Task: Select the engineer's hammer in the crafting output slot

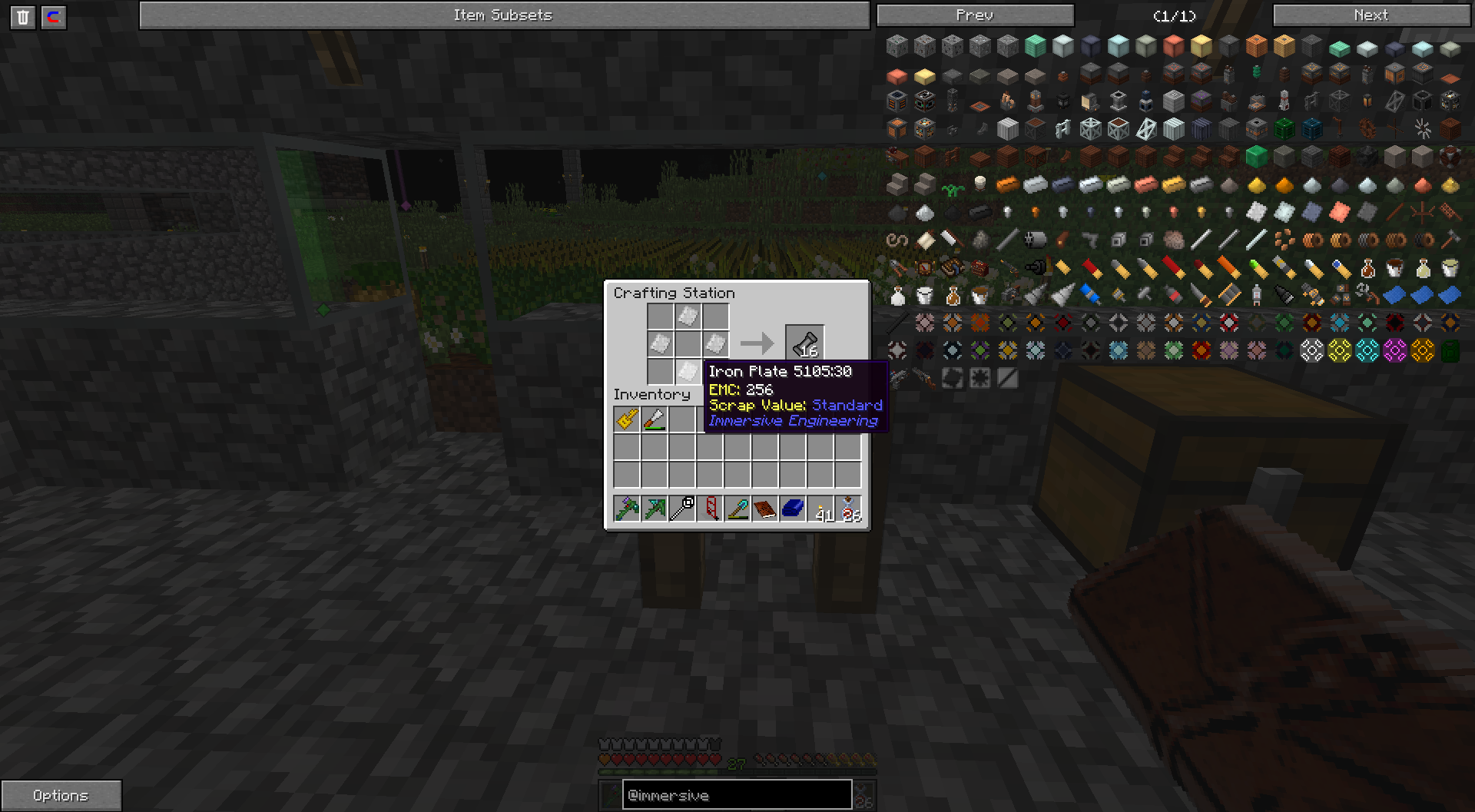Action: [804, 343]
